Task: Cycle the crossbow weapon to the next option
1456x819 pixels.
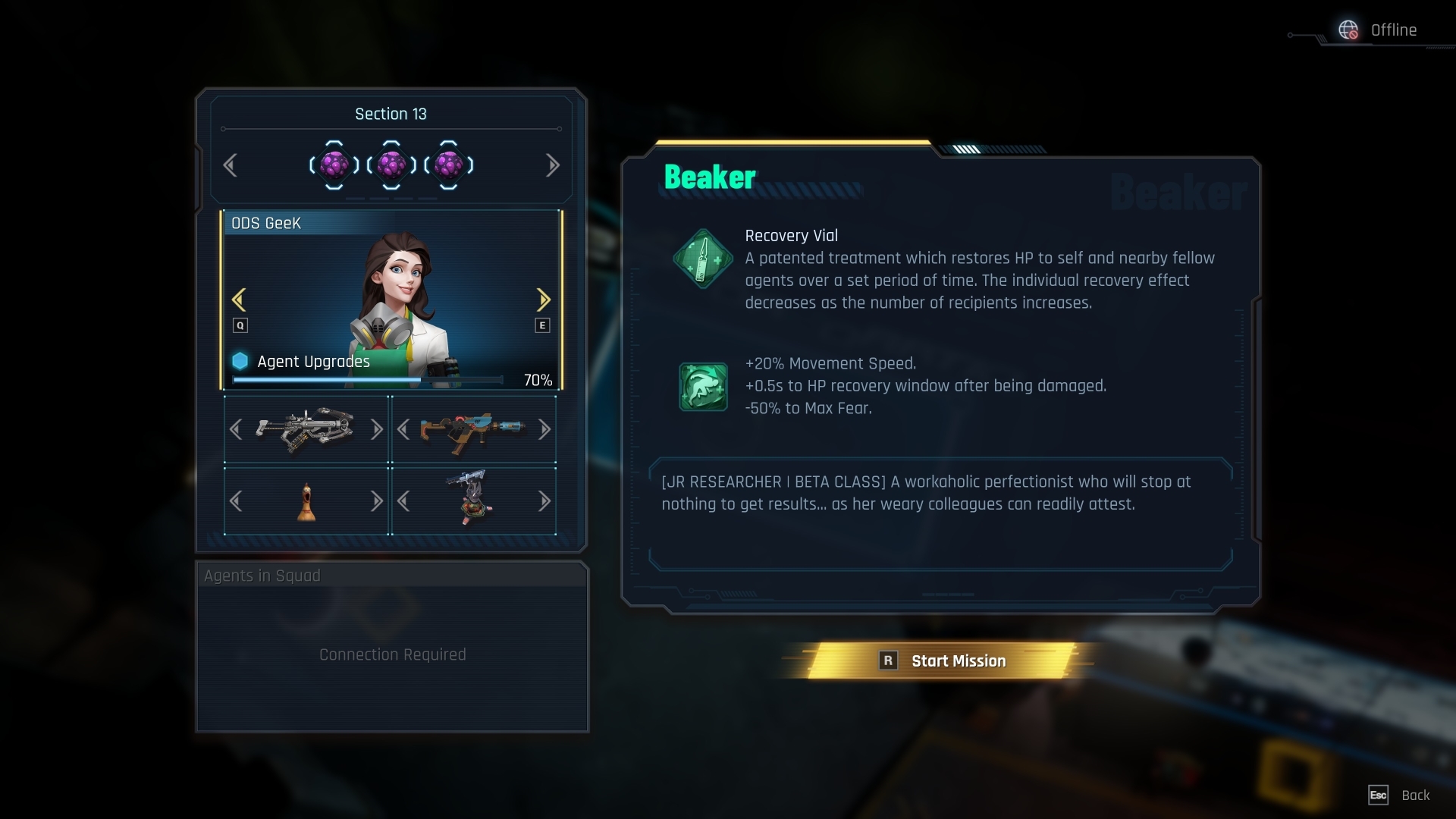Action: pyautogui.click(x=376, y=430)
